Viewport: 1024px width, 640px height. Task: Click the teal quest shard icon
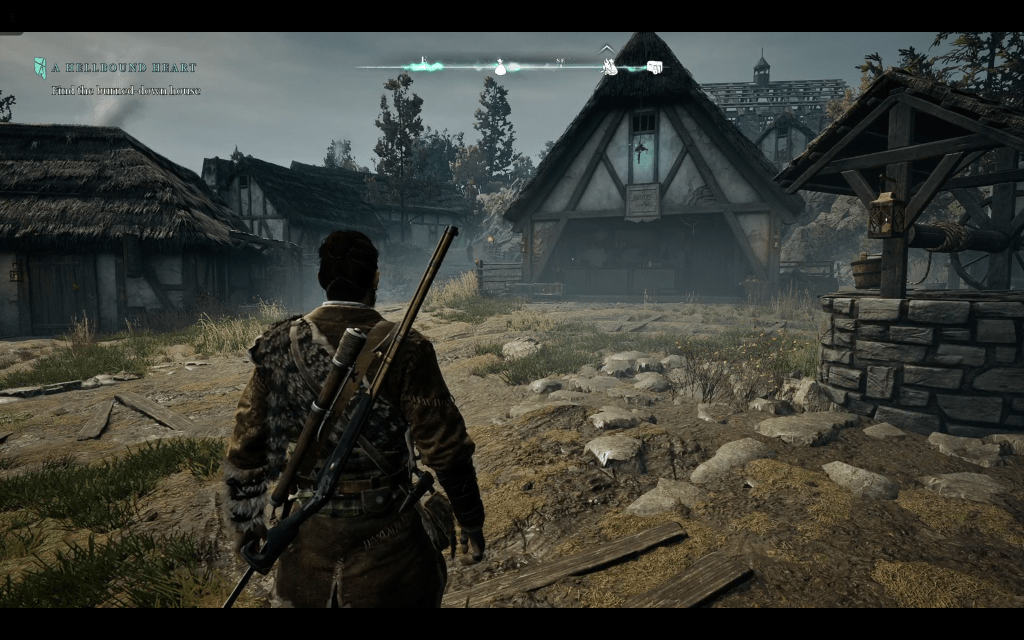pyautogui.click(x=40, y=68)
